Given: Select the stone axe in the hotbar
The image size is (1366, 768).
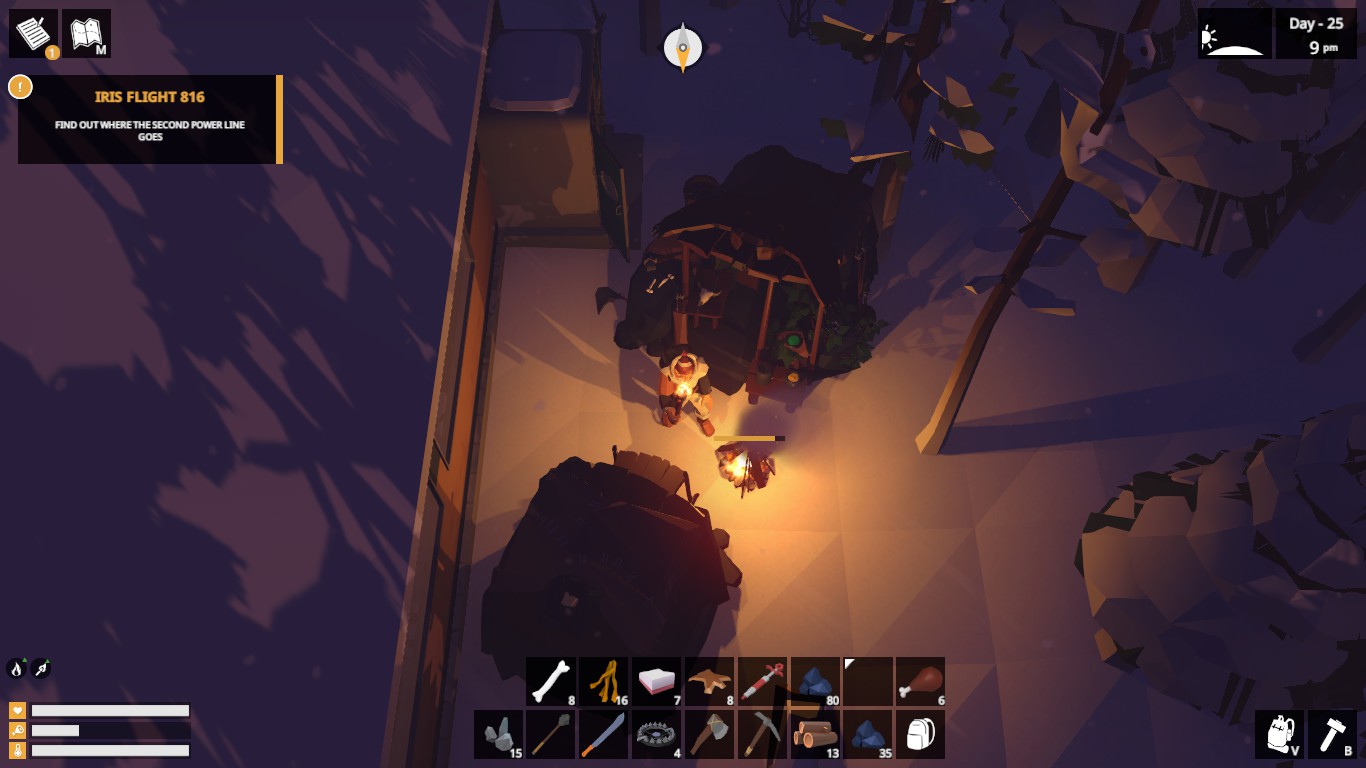Looking at the screenshot, I should 710,734.
